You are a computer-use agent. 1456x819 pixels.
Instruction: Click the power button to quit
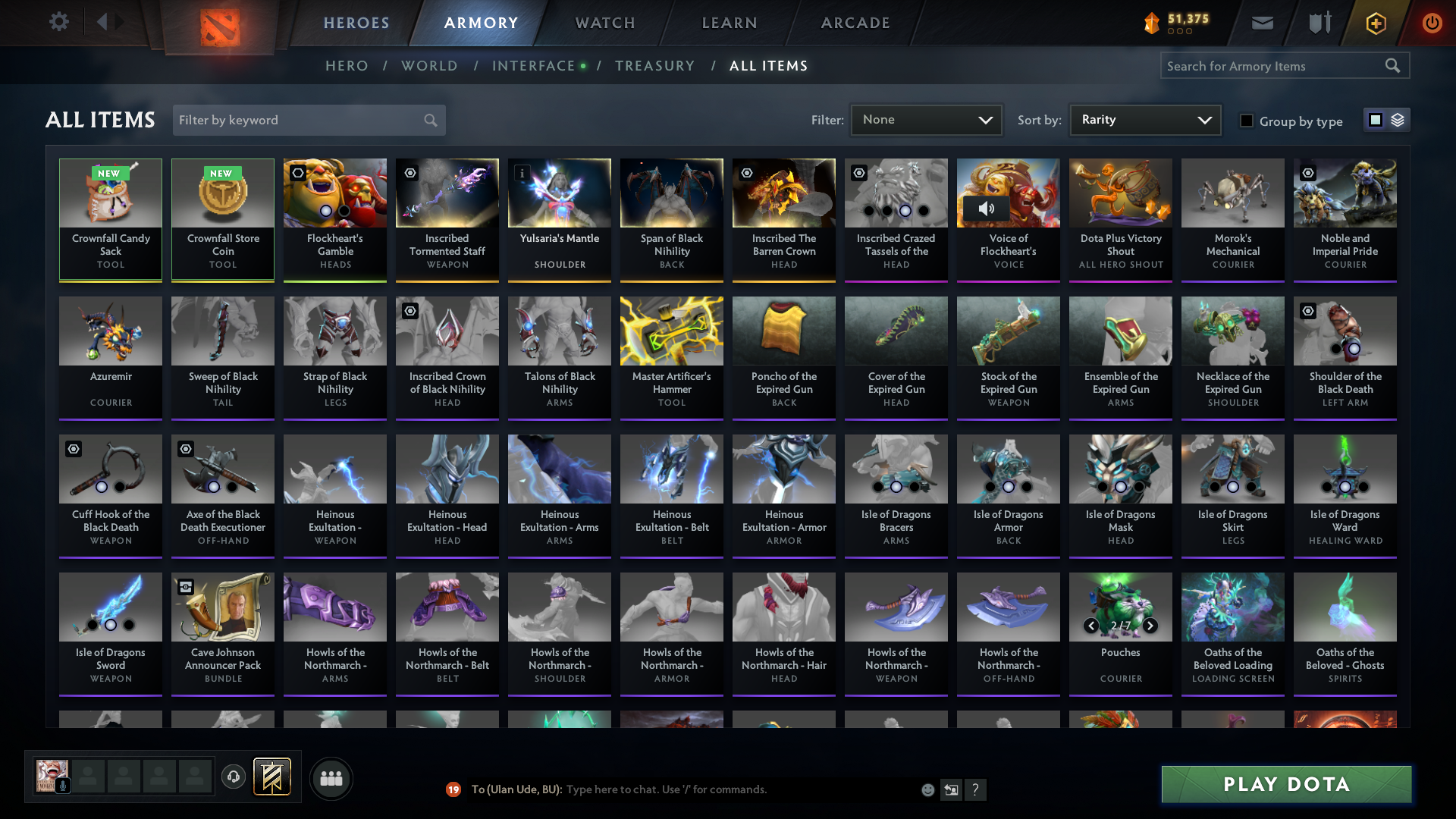[1432, 22]
